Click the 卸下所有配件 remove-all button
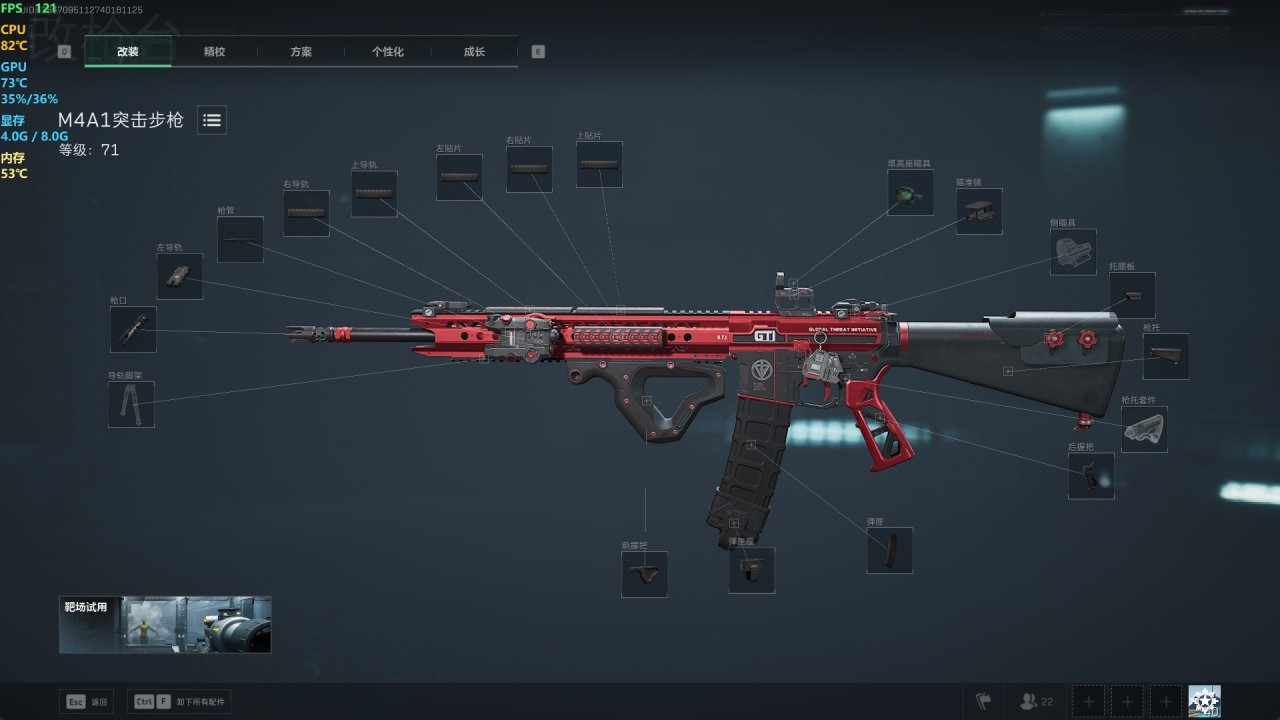Screen dimensions: 1280x720 click(181, 702)
